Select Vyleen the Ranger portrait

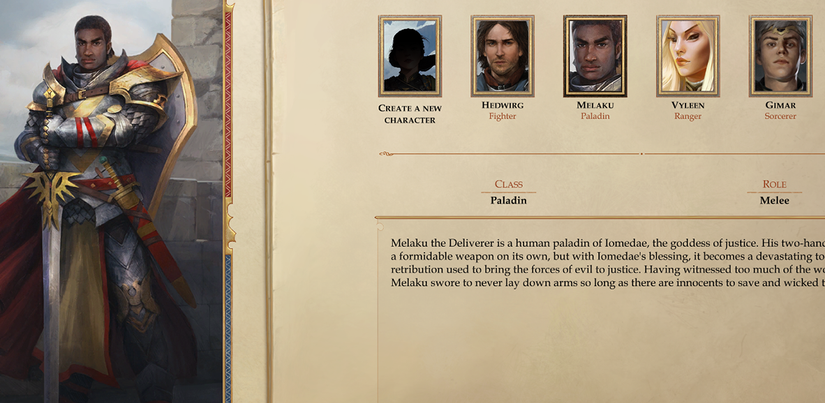(x=687, y=56)
